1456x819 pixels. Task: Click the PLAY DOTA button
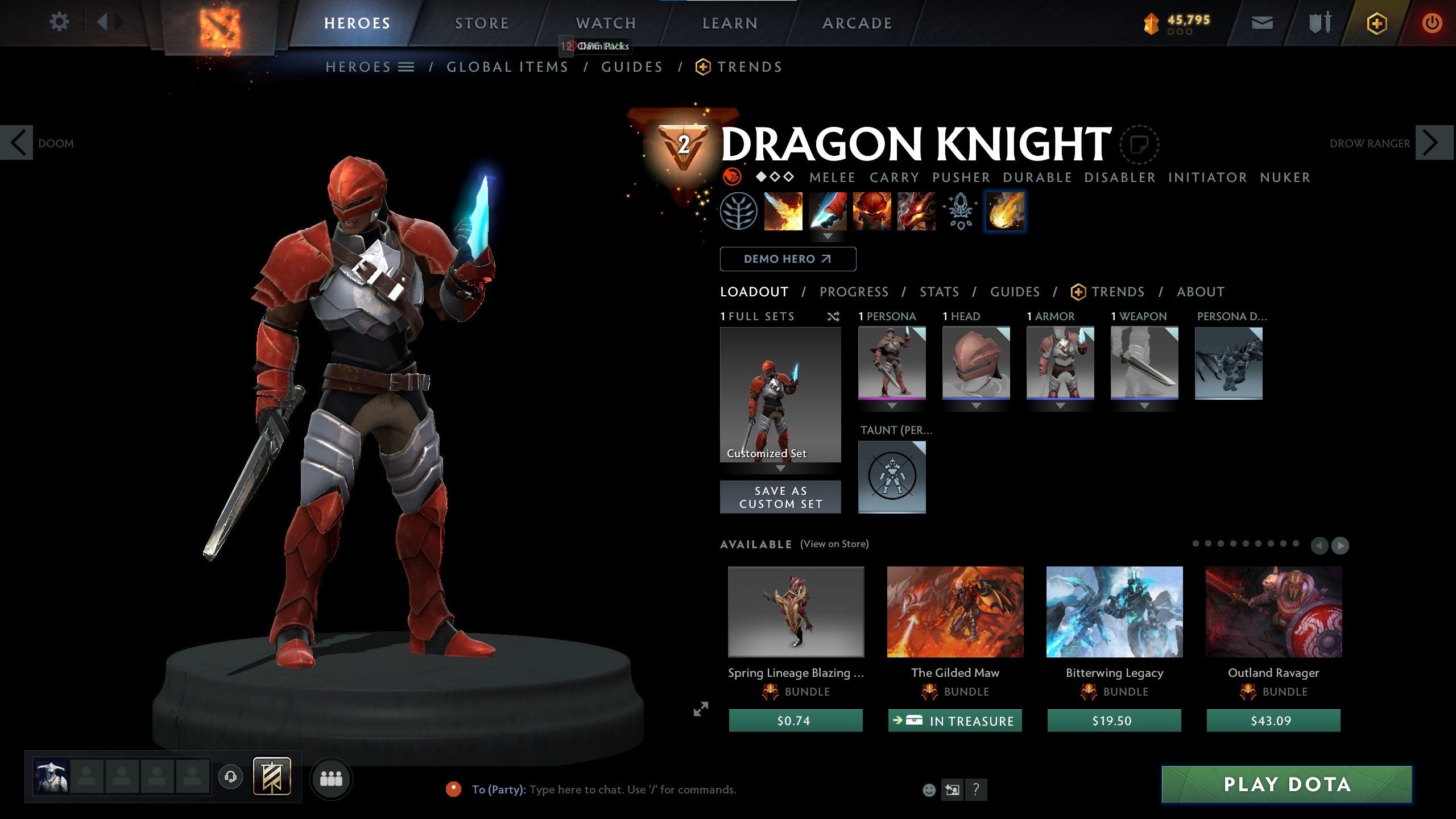click(1287, 784)
